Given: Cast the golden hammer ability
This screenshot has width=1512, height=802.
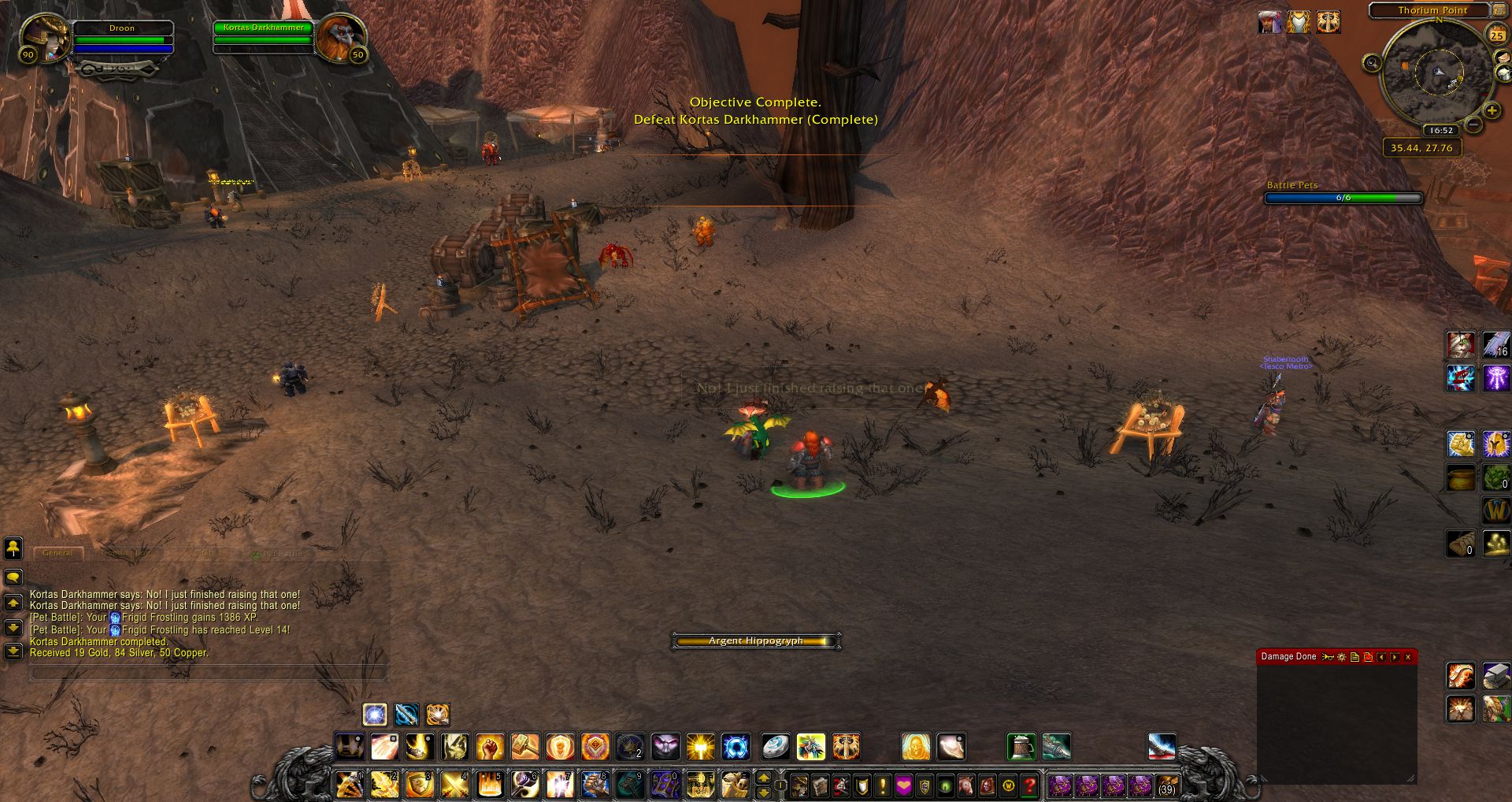Looking at the screenshot, I should 524,746.
